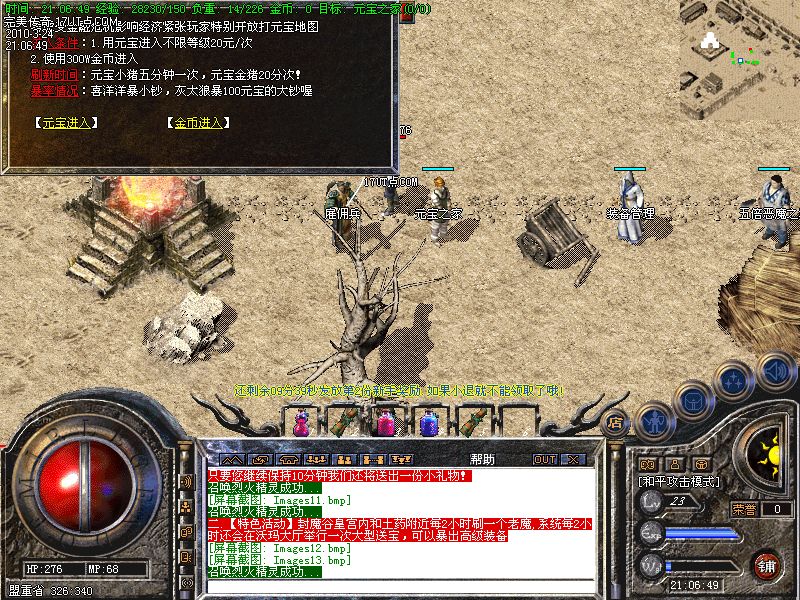Close the chat panel with X
The image size is (800, 600).
coord(572,460)
